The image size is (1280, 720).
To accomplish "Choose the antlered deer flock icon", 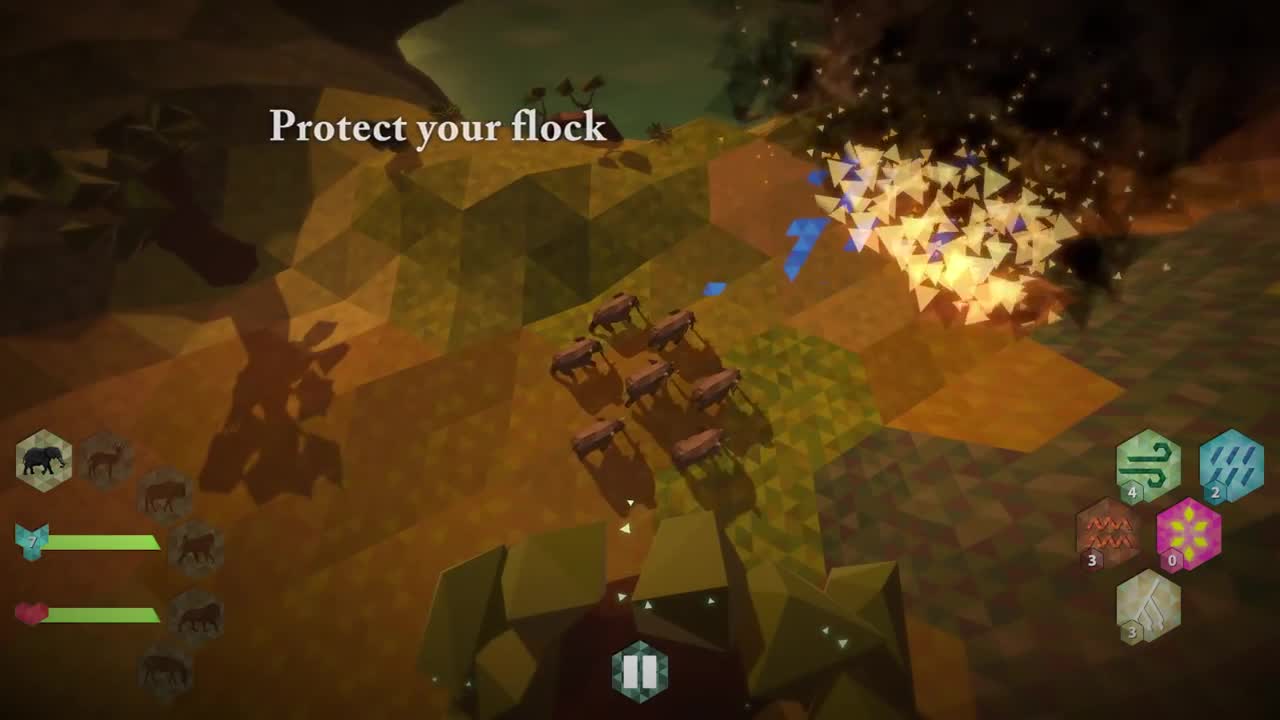I will click(x=105, y=460).
